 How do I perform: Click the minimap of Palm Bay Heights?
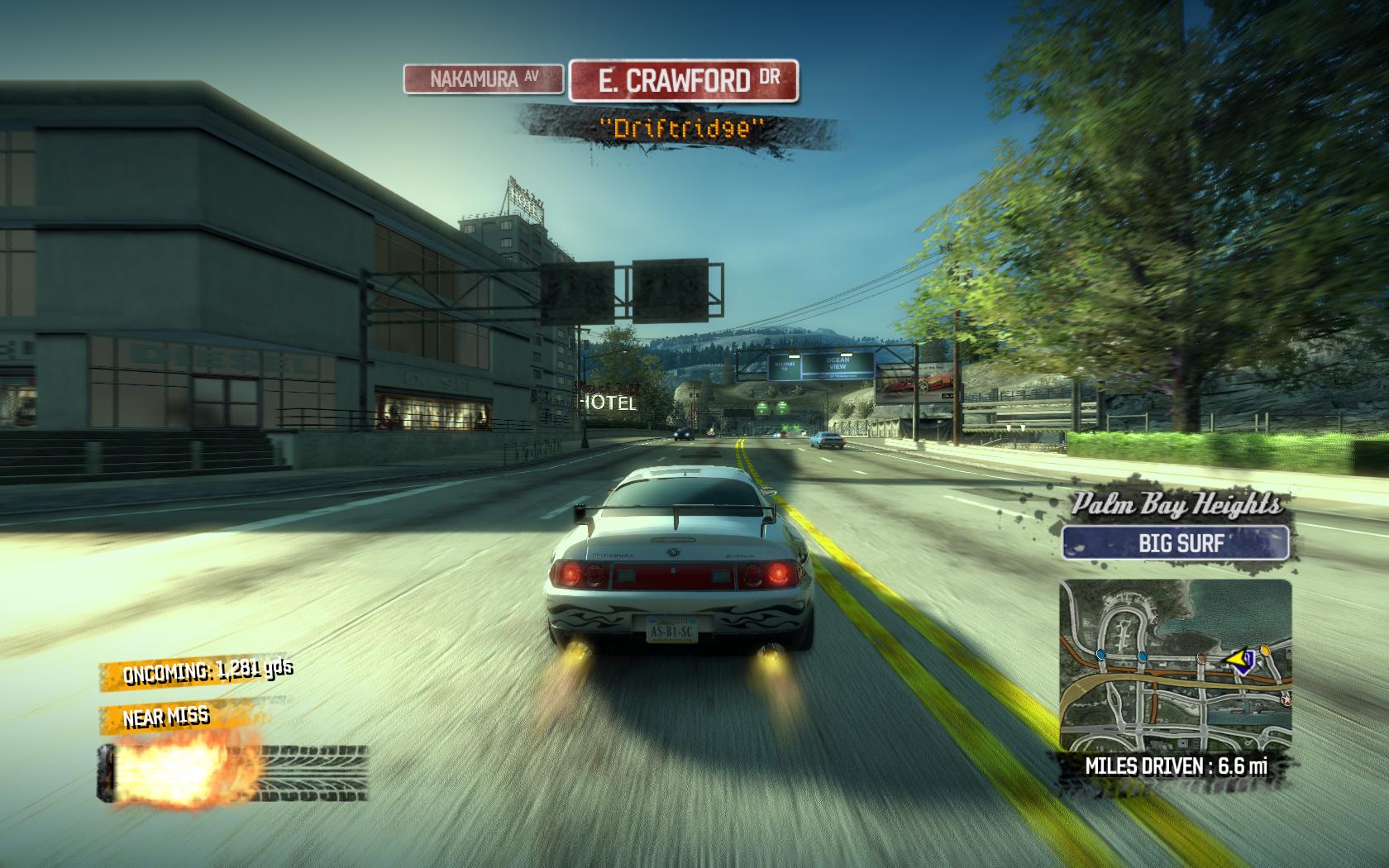1175,665
